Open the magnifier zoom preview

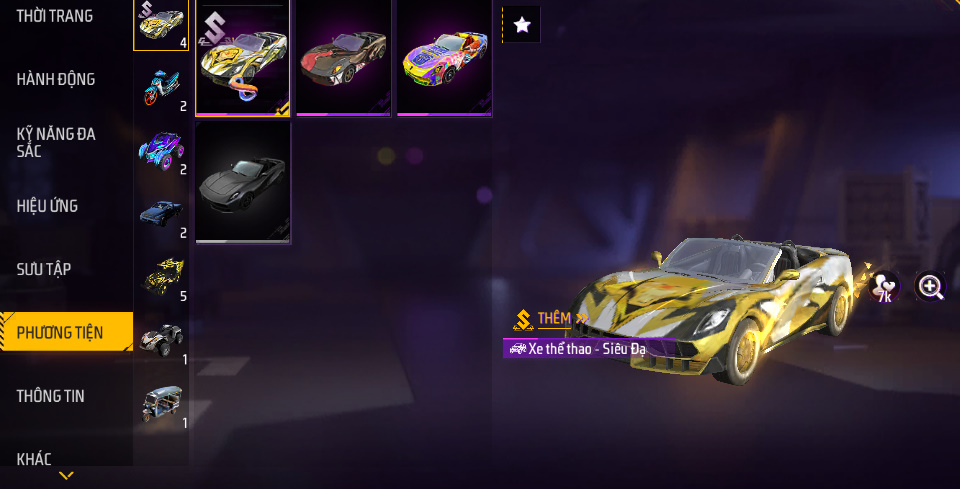click(x=931, y=288)
